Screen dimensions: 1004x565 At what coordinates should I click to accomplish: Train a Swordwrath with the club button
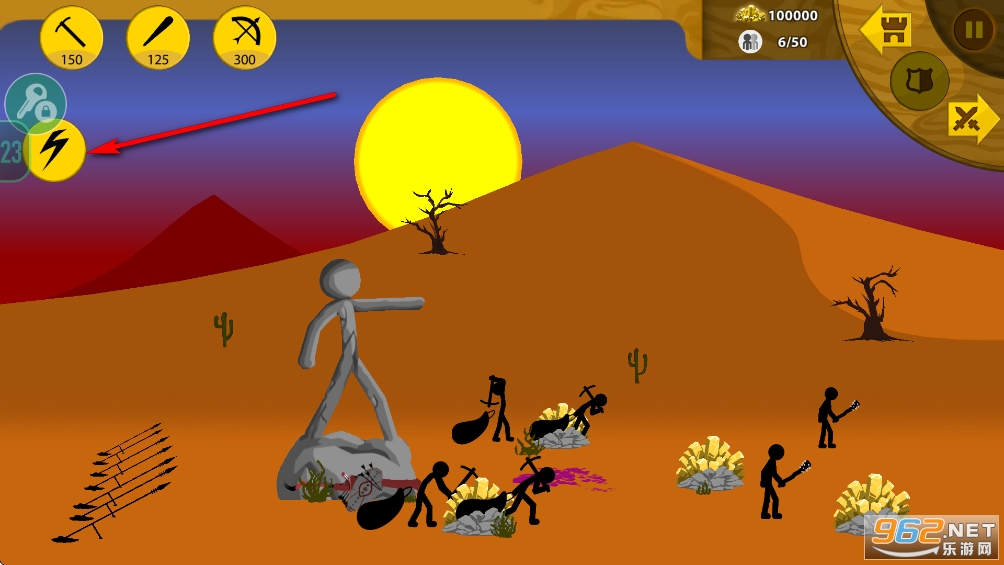158,38
